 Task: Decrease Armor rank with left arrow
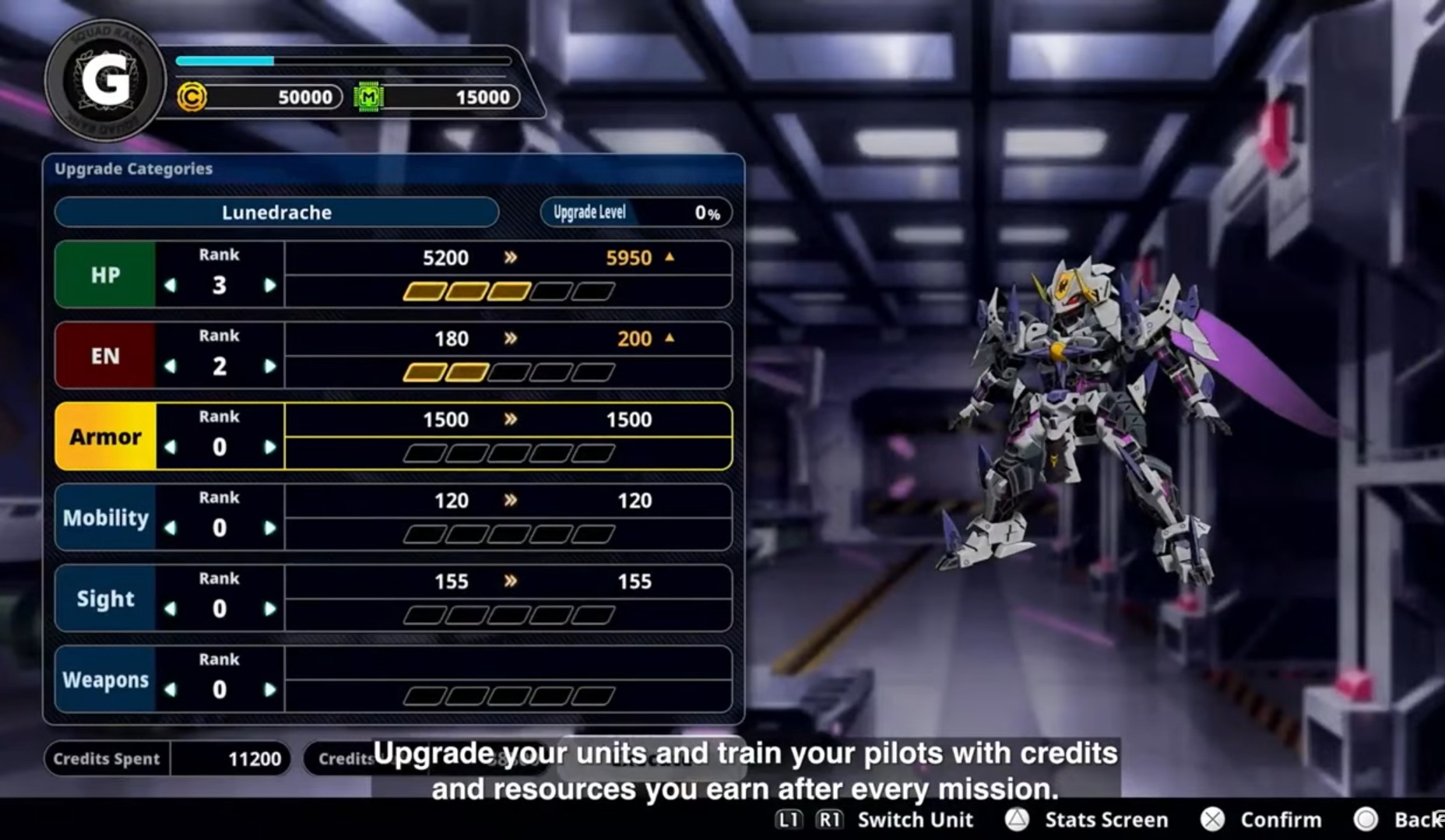(171, 448)
